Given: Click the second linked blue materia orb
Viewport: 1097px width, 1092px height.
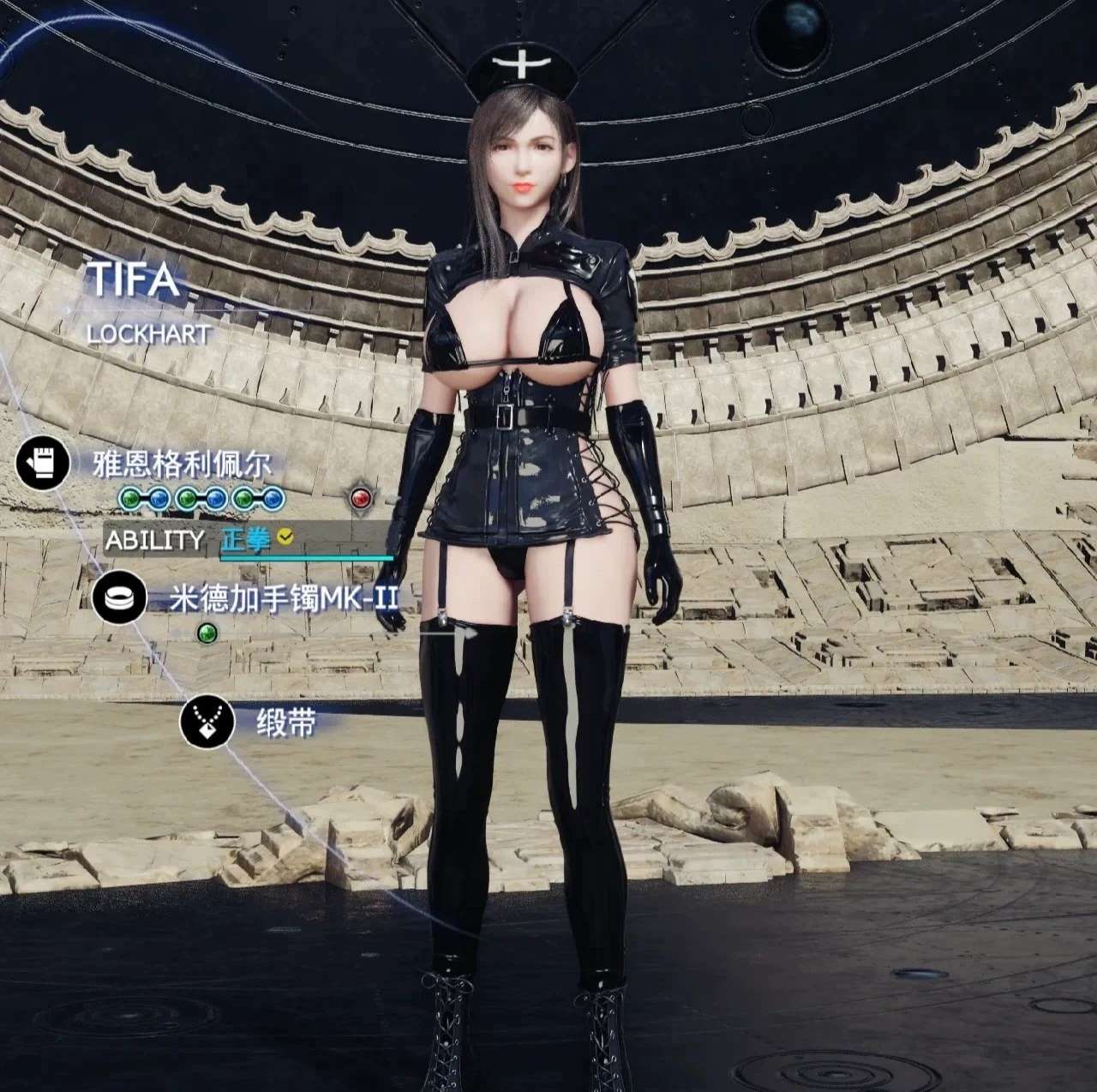Looking at the screenshot, I should [214, 498].
